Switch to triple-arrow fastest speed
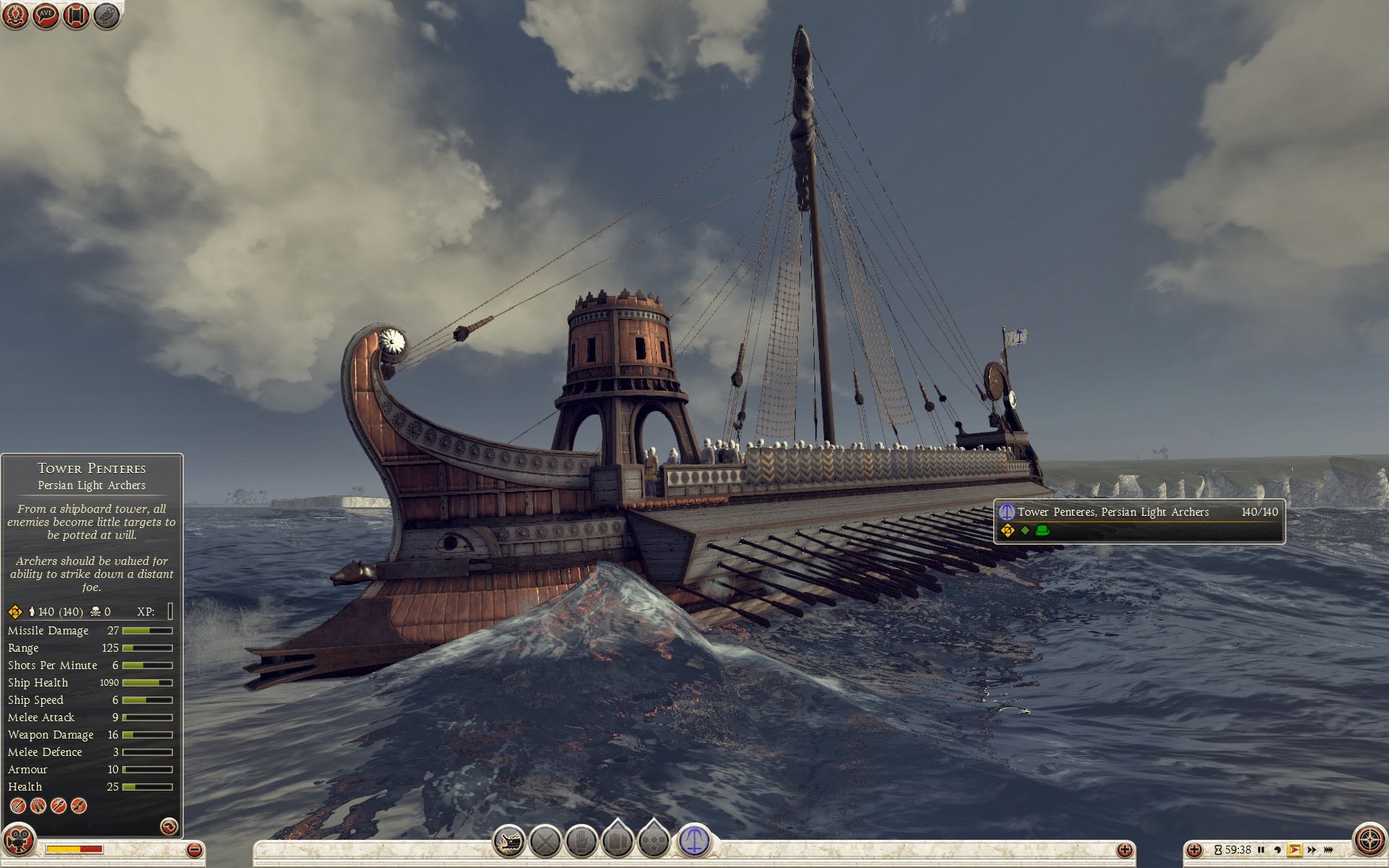Screen dimensions: 1389x868 pyautogui.click(x=1329, y=850)
